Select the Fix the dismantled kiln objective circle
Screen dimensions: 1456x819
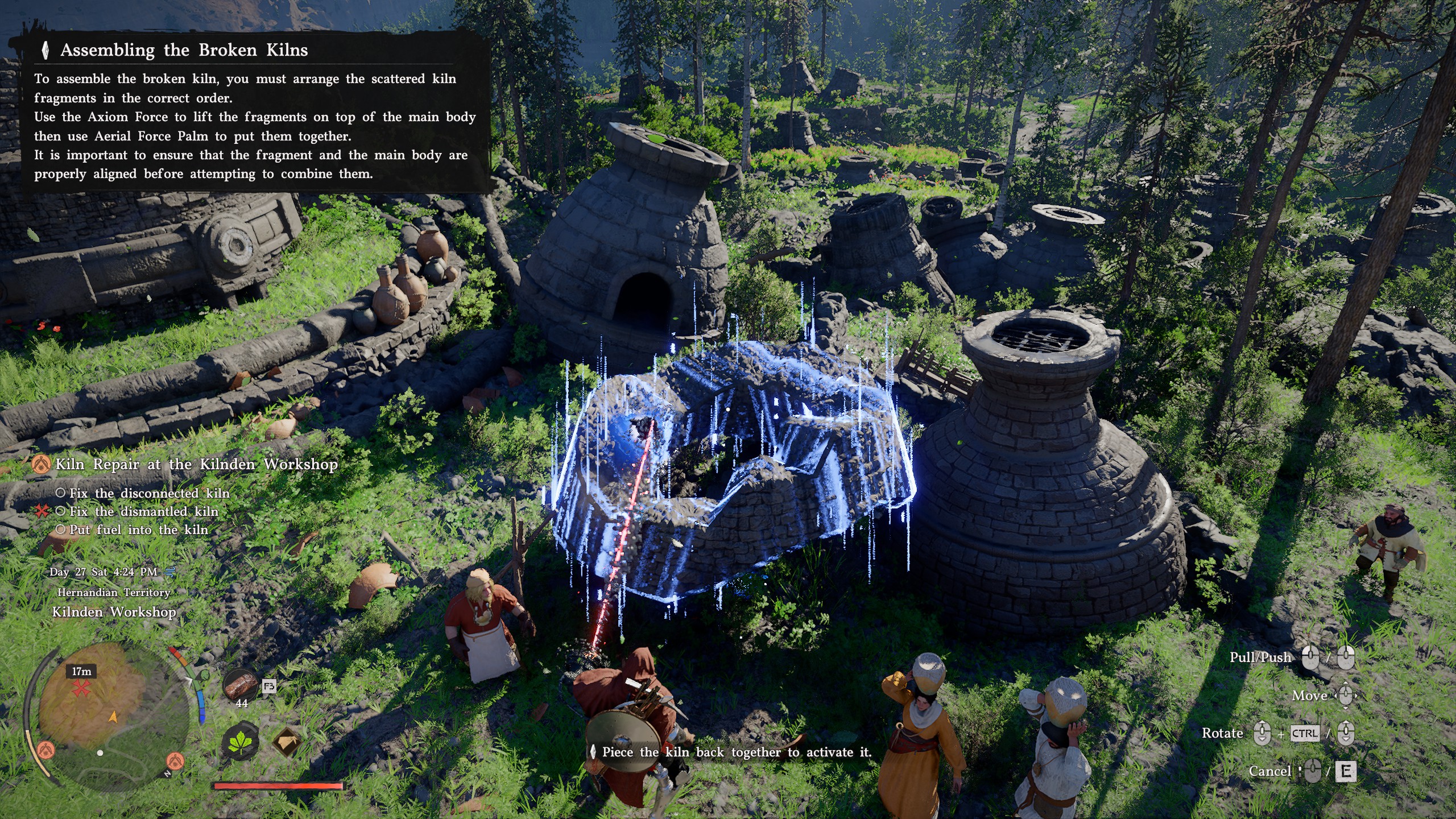click(60, 512)
